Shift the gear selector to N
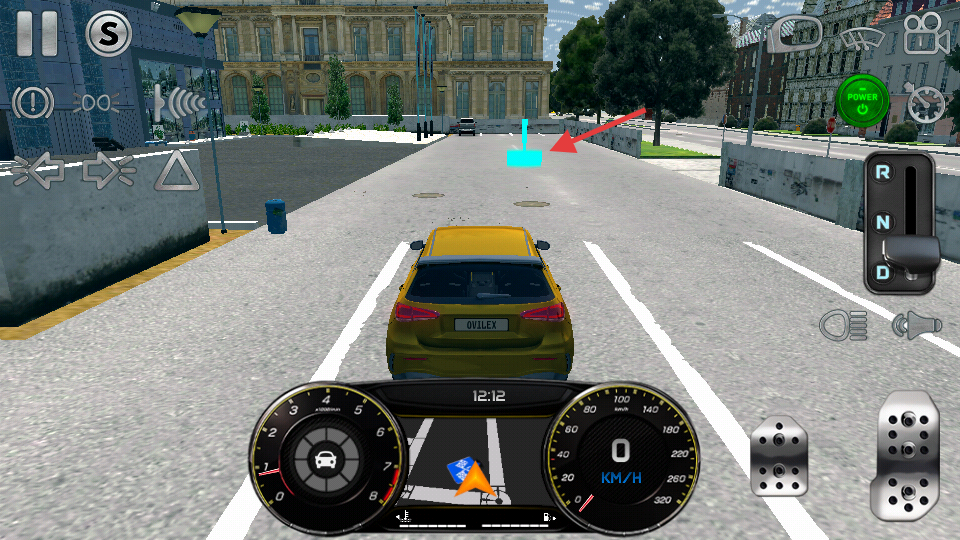 click(883, 222)
